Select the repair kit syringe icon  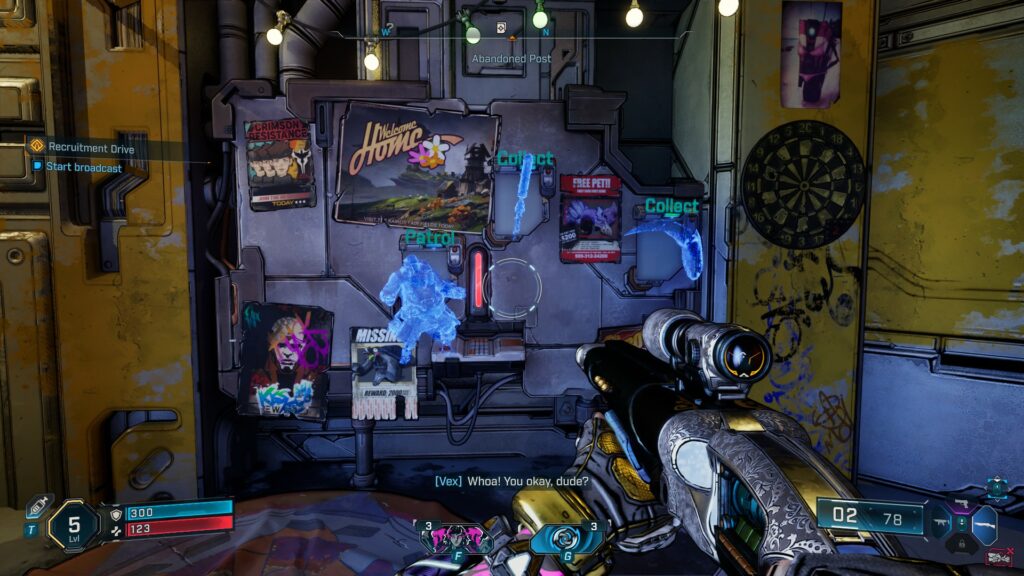point(39,506)
